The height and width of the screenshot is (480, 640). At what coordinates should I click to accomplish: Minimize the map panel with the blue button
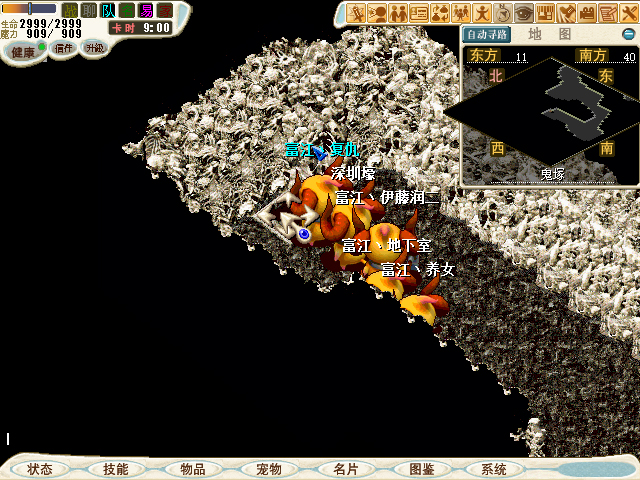click(629, 34)
